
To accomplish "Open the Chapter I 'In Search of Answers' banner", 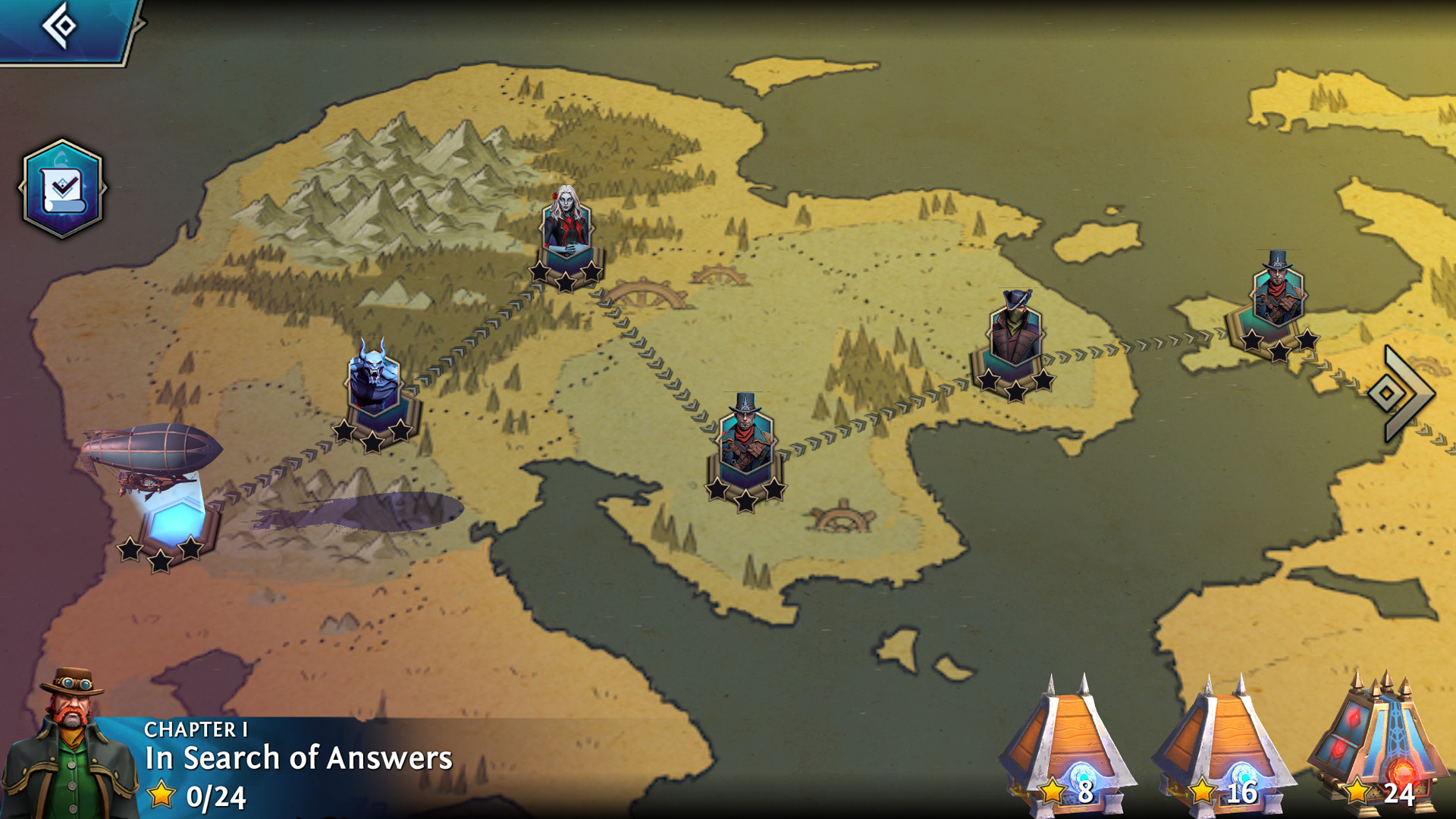I will [296, 755].
